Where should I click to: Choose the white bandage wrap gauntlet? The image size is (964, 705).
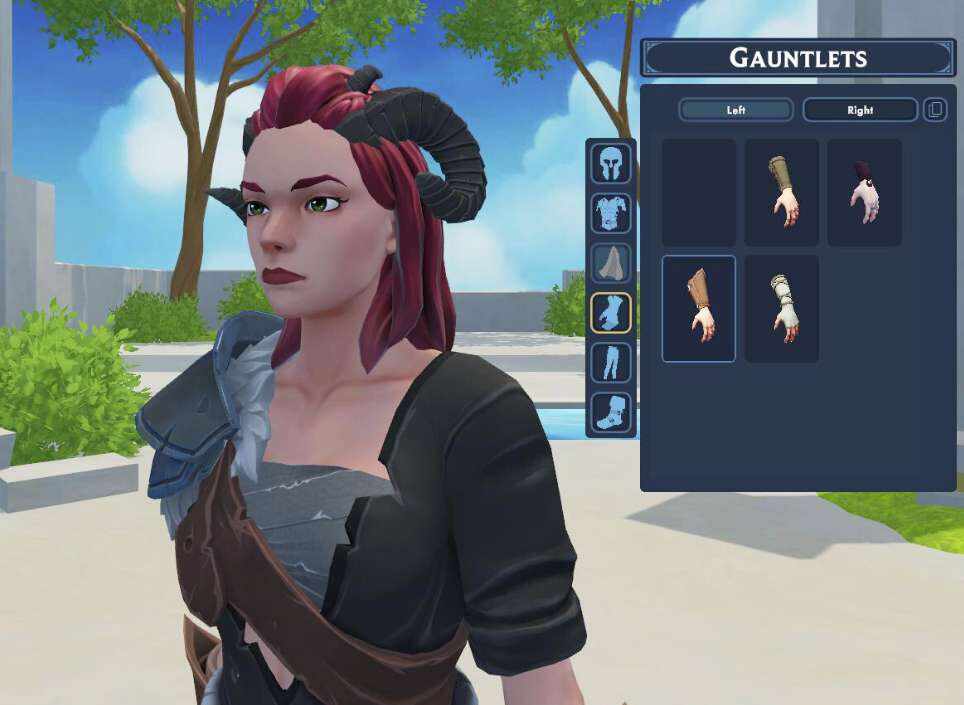pyautogui.click(x=781, y=308)
